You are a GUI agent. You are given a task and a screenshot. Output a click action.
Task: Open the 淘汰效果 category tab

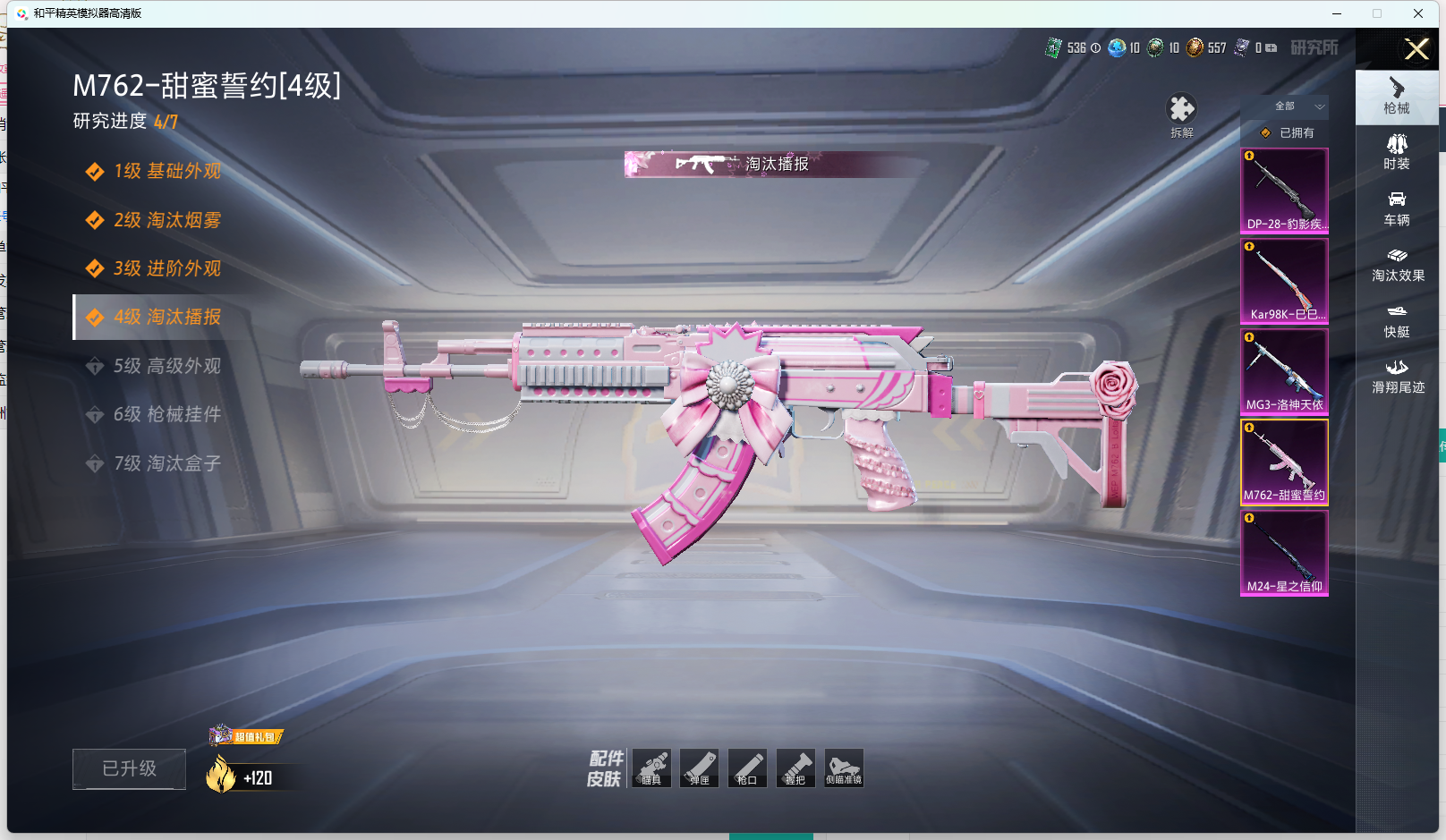(1397, 265)
